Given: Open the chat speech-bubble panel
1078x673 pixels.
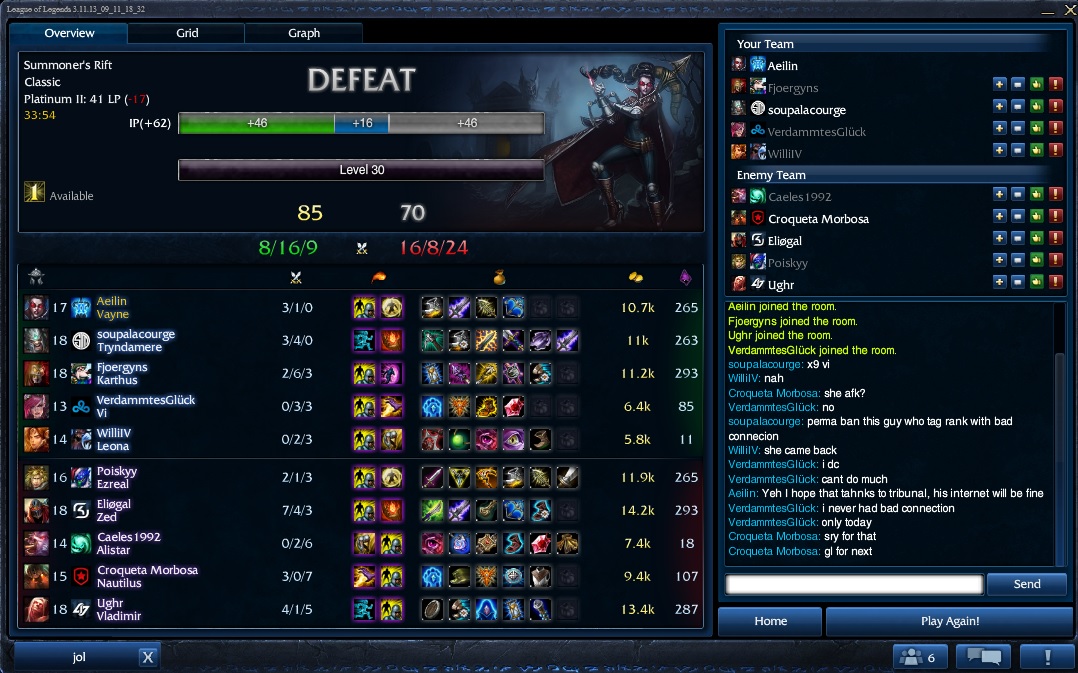Looking at the screenshot, I should click(x=983, y=657).
